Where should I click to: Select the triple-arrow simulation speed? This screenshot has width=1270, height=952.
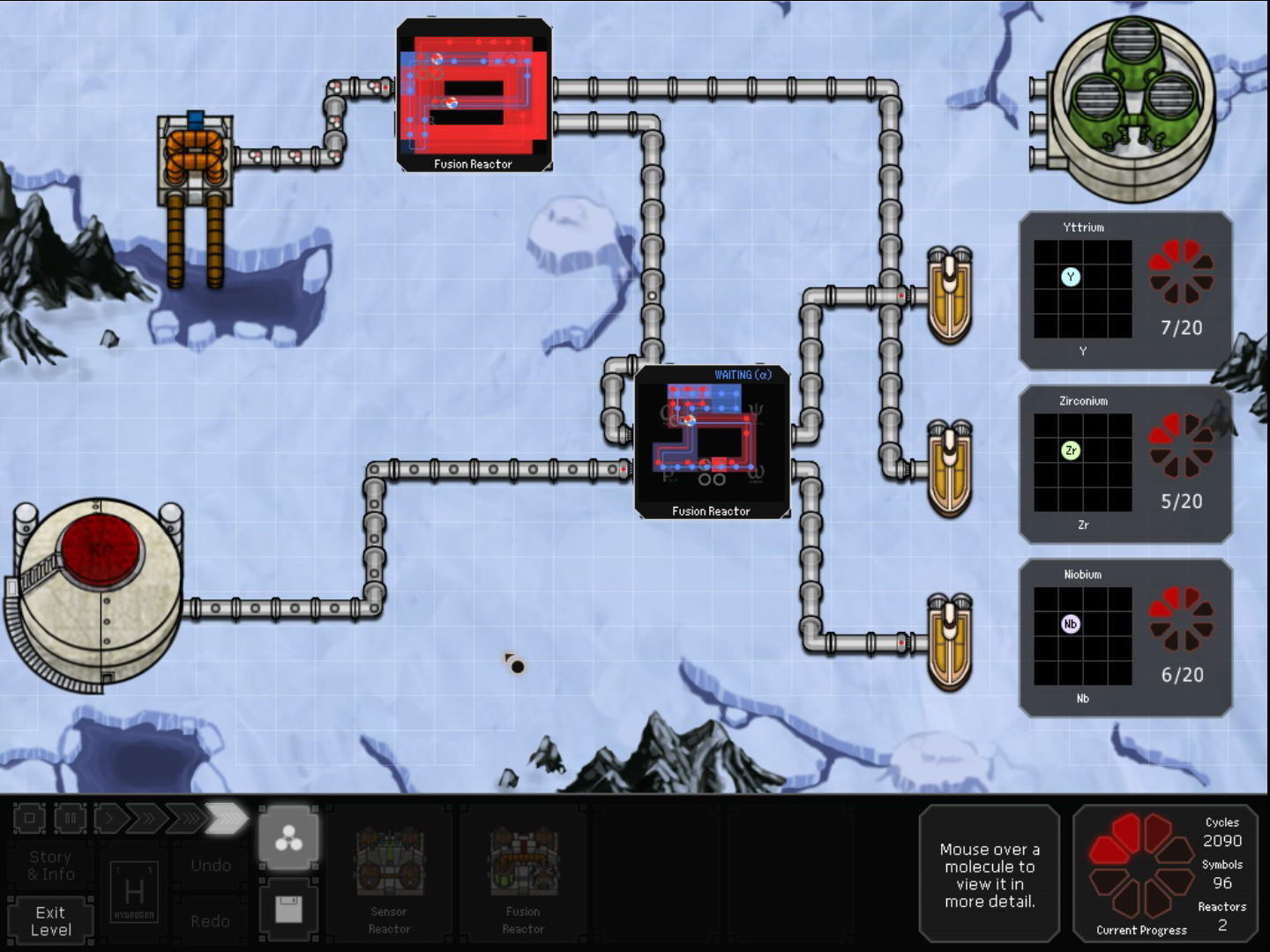pos(184,818)
